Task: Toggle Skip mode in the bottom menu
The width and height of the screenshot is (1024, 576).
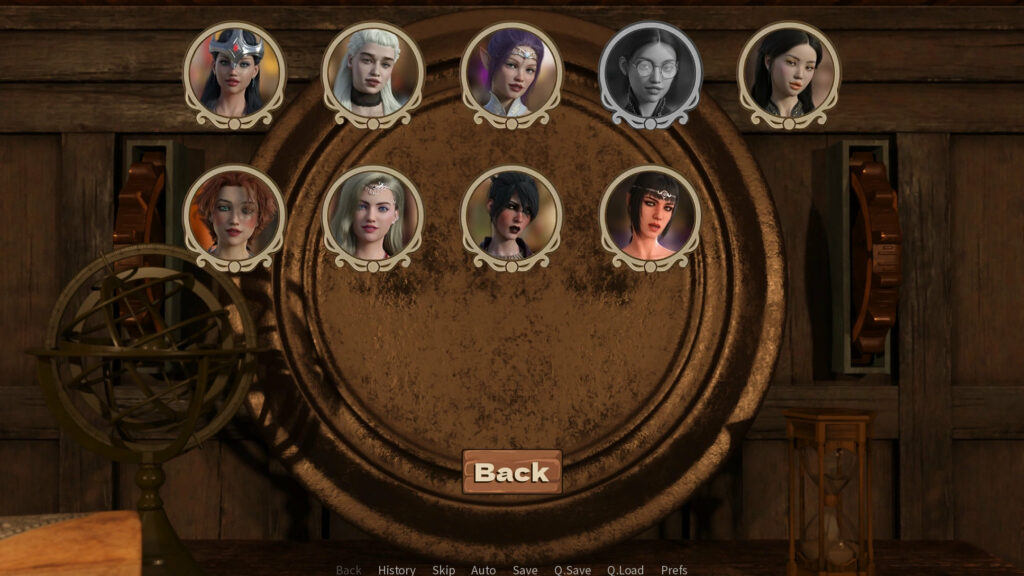Action: [443, 570]
